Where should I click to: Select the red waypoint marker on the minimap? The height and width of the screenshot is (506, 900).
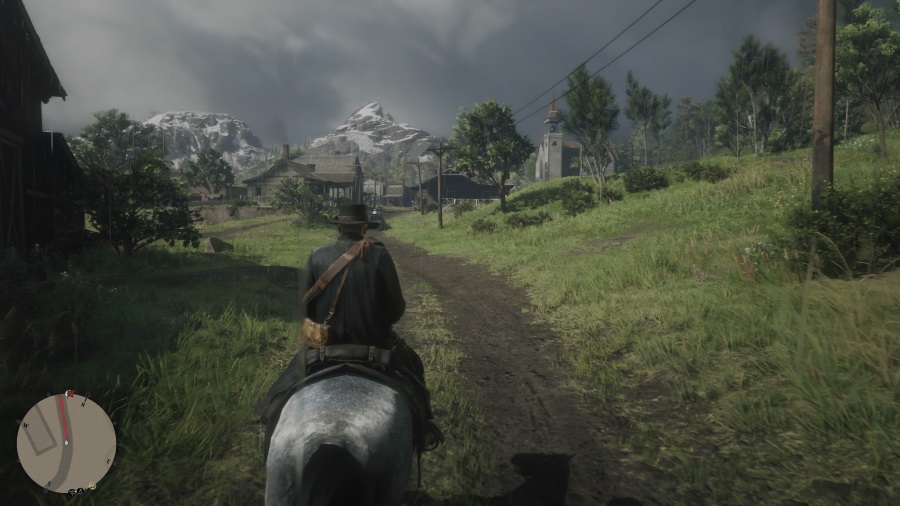point(70,393)
